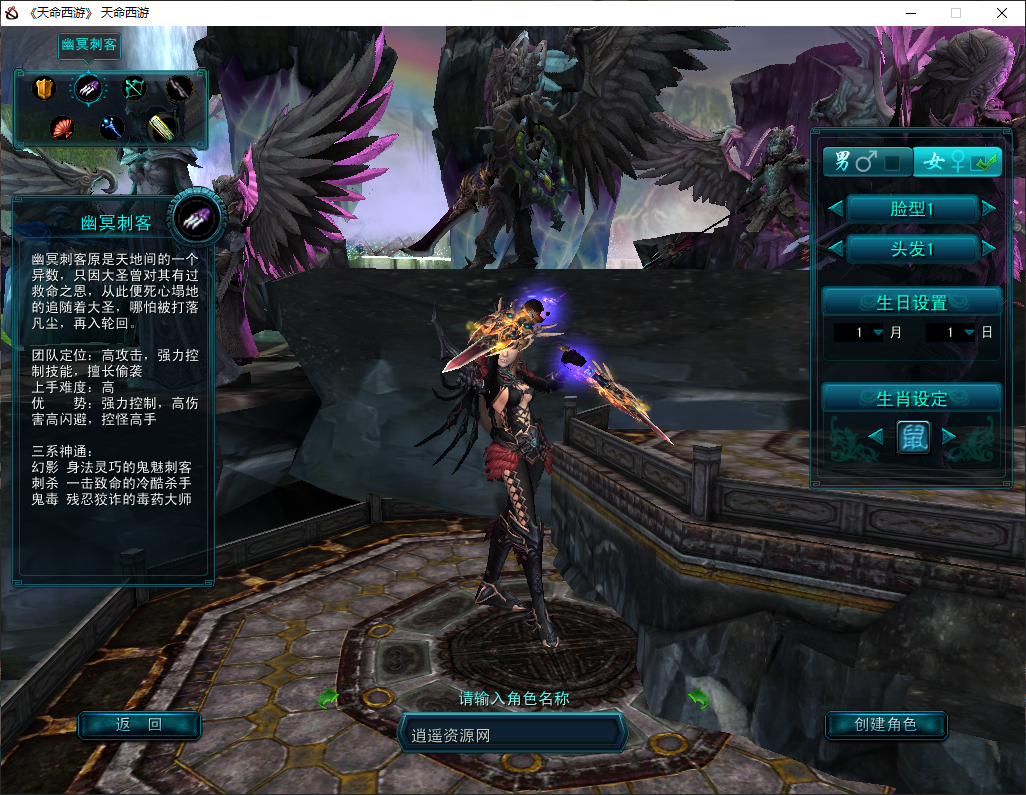Go to next face type (脸型)
The image size is (1026, 795).
click(x=989, y=208)
